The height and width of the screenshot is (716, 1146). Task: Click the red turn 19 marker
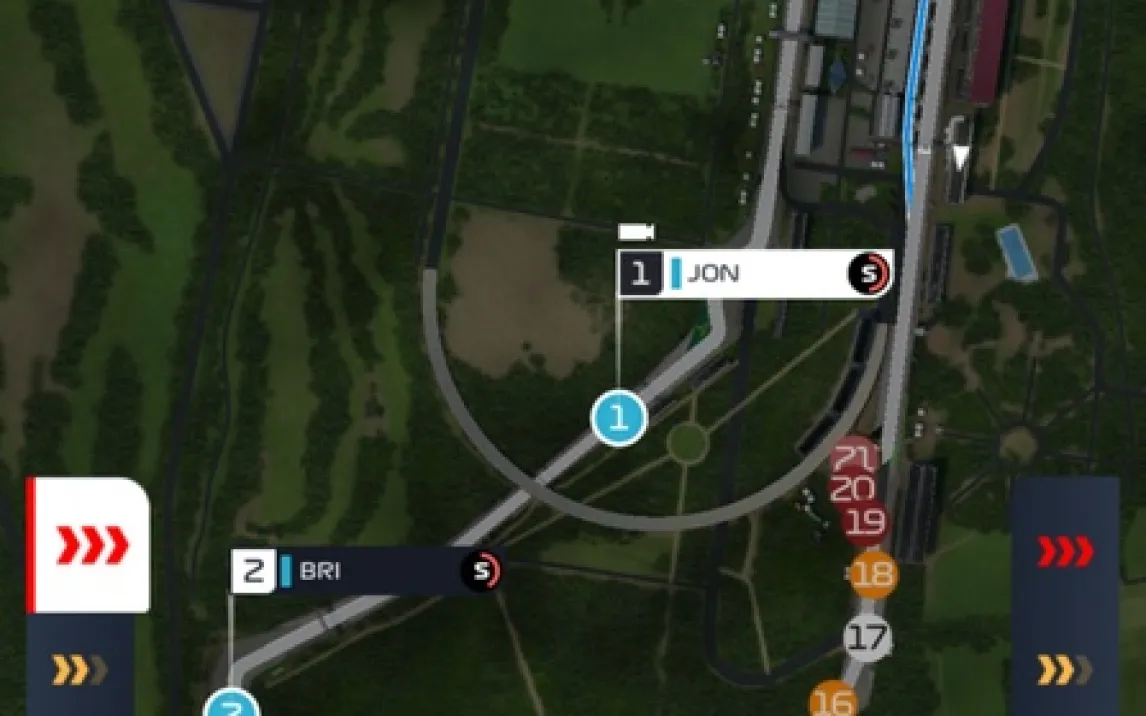pos(865,522)
